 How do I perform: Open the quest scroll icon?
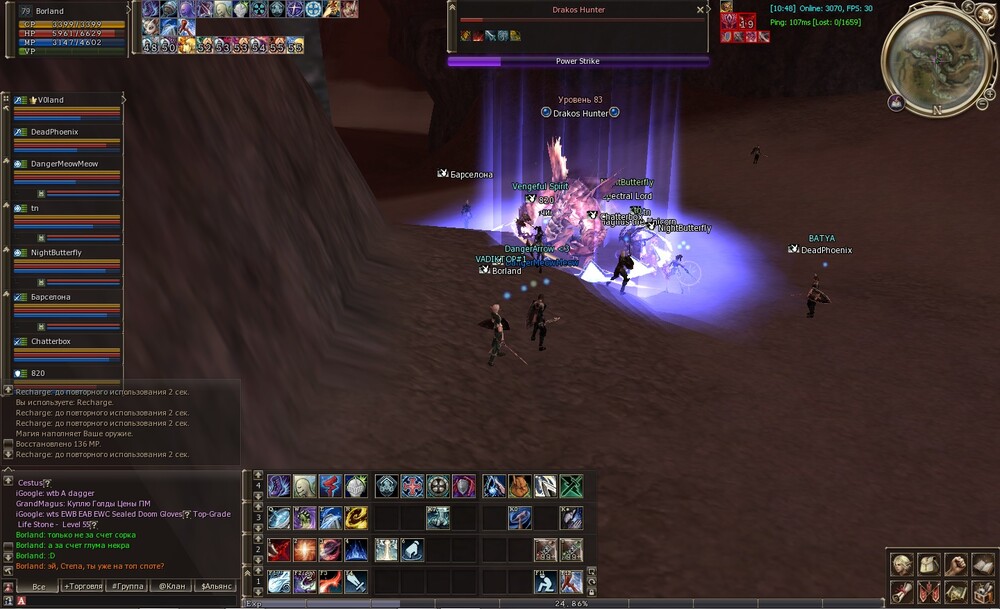tap(902, 591)
